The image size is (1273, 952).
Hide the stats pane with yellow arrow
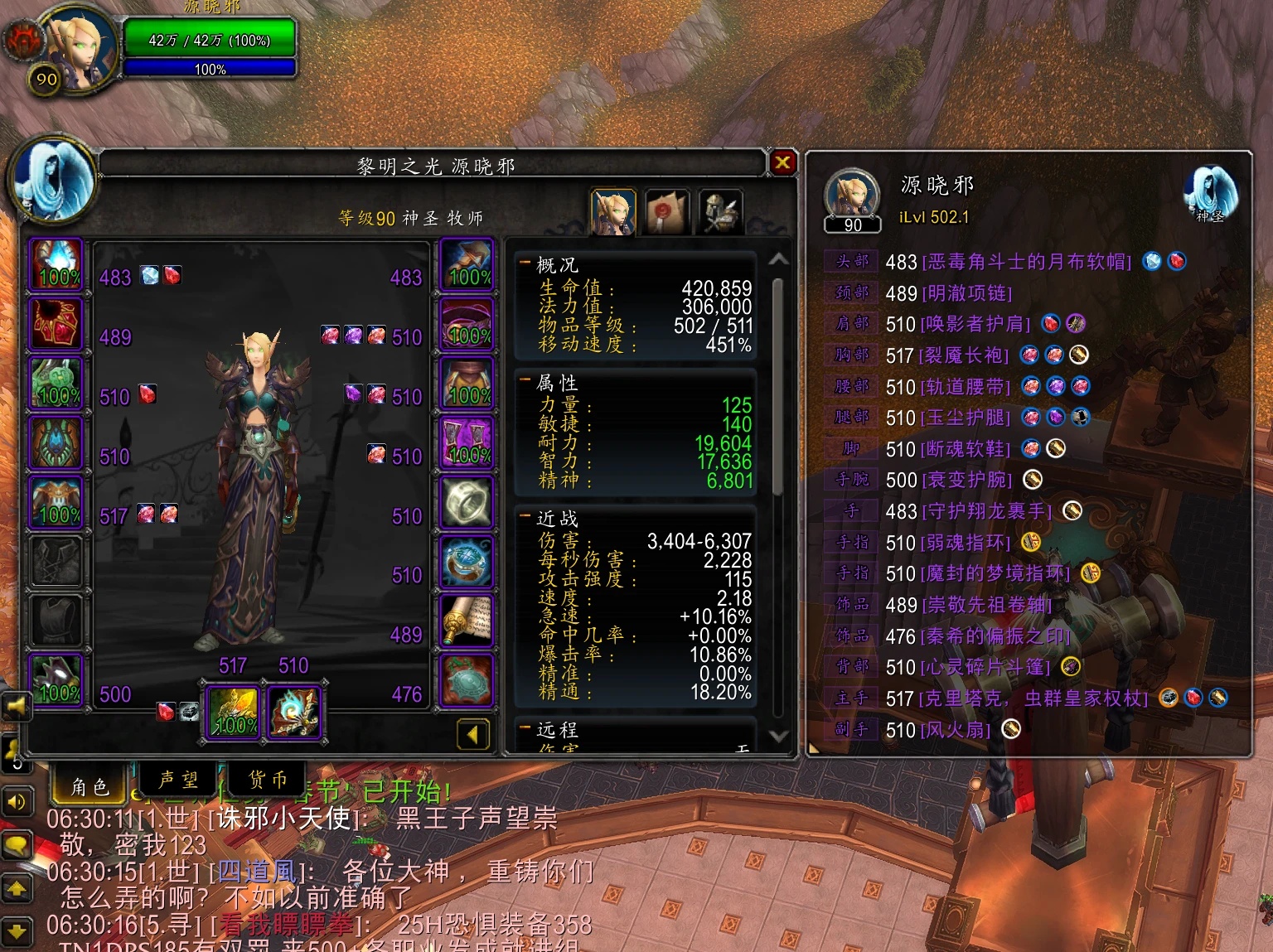pos(472,734)
